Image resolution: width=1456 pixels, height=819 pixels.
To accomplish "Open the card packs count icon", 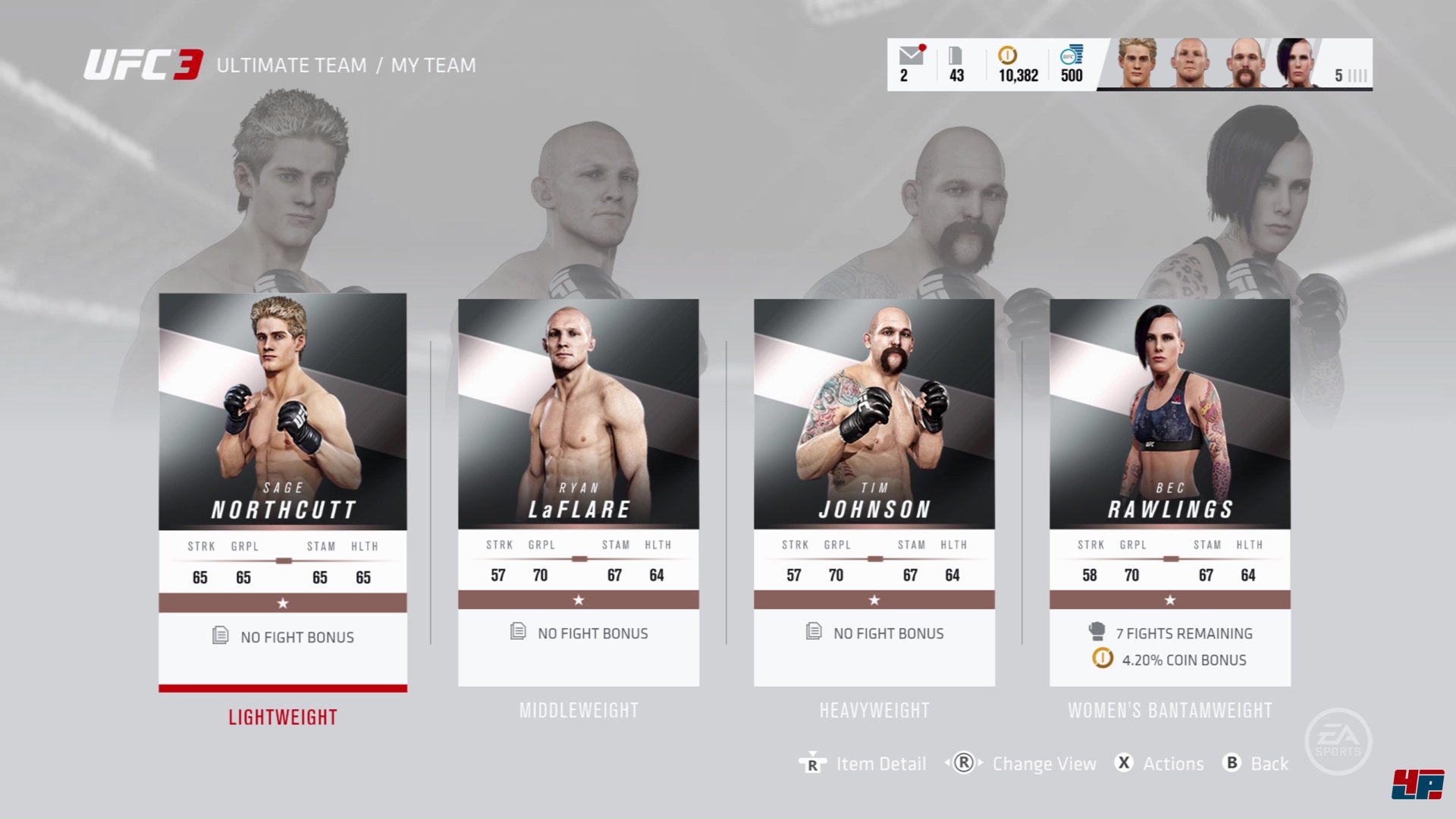I will point(955,57).
